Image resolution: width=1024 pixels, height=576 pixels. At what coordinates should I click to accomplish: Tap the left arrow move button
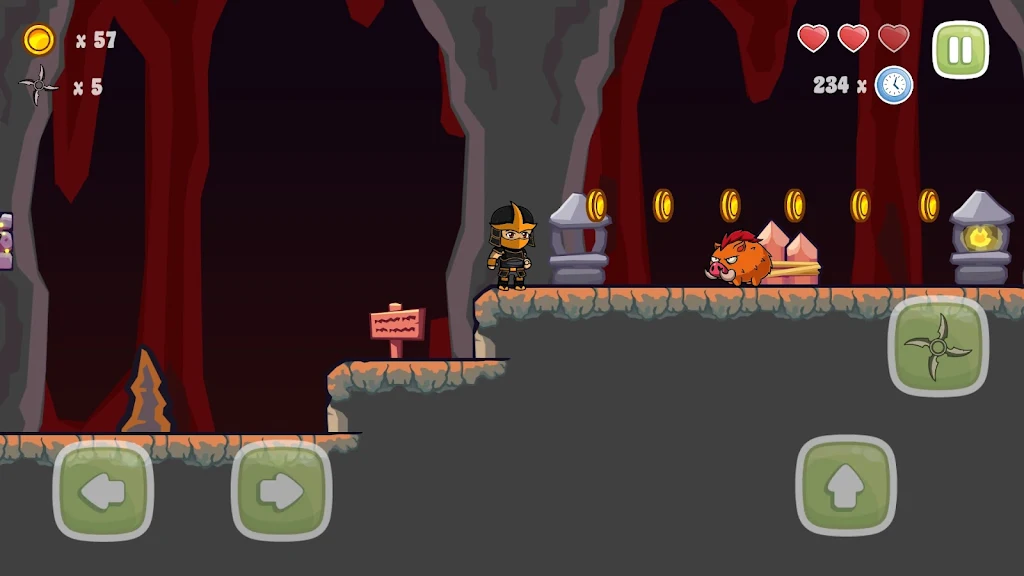pyautogui.click(x=103, y=490)
